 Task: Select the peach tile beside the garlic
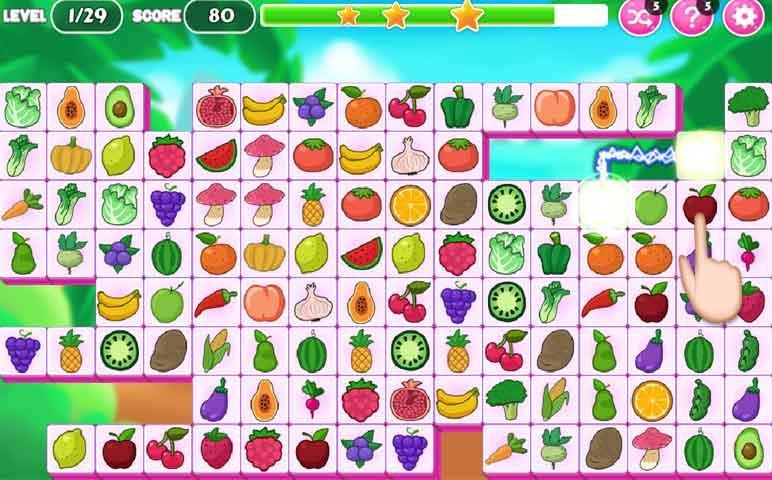tap(264, 301)
